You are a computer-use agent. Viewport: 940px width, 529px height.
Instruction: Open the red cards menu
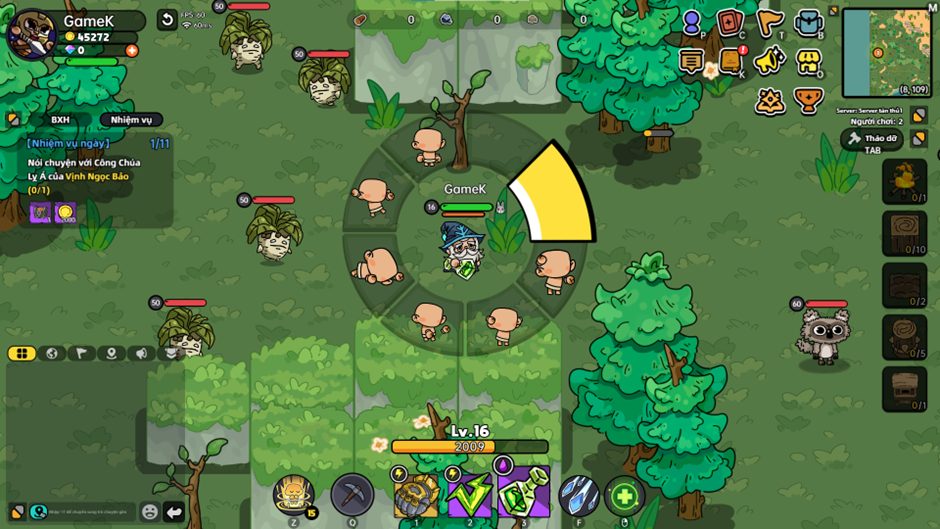730,22
